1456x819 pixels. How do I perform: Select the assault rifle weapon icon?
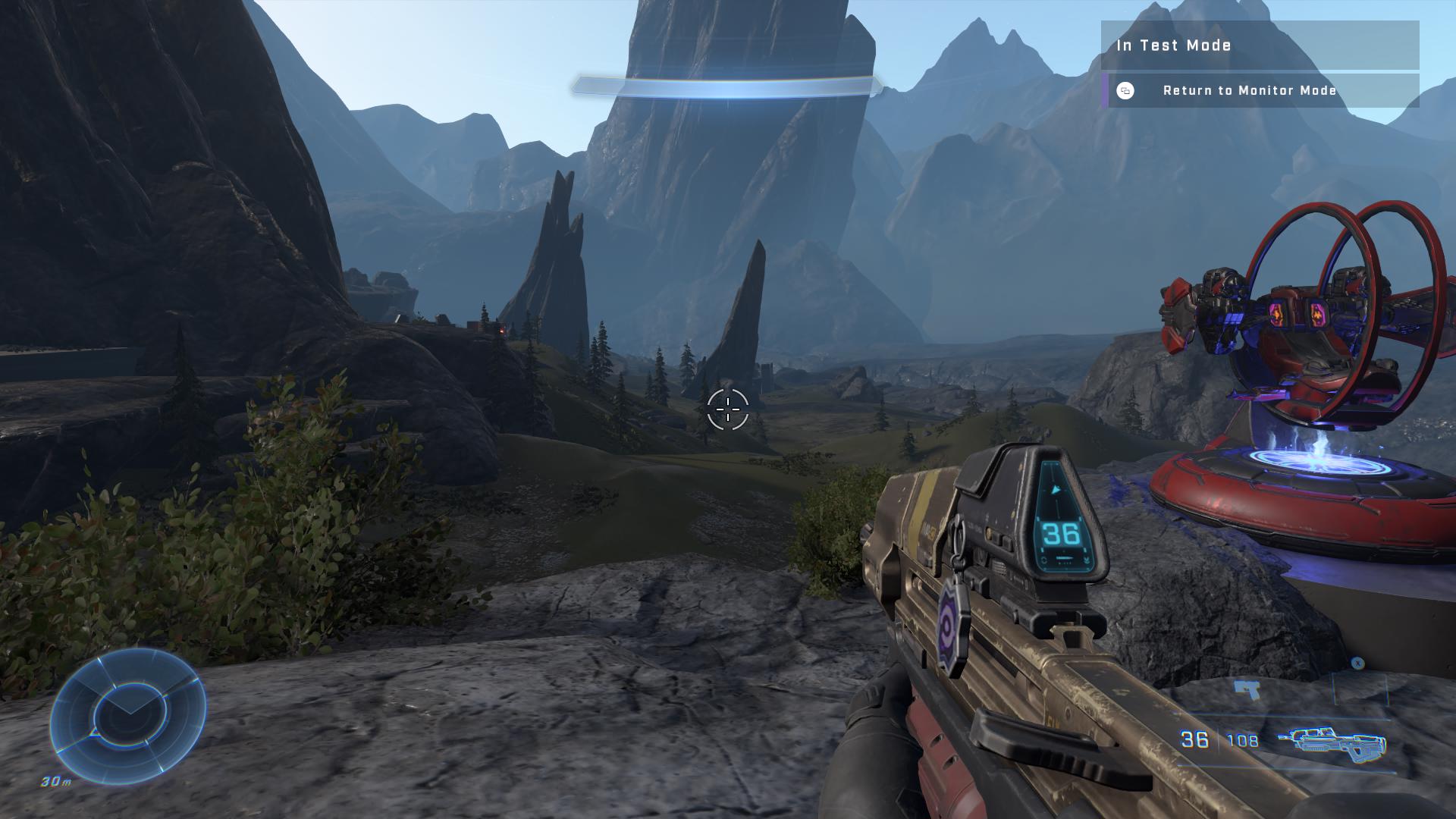1332,743
